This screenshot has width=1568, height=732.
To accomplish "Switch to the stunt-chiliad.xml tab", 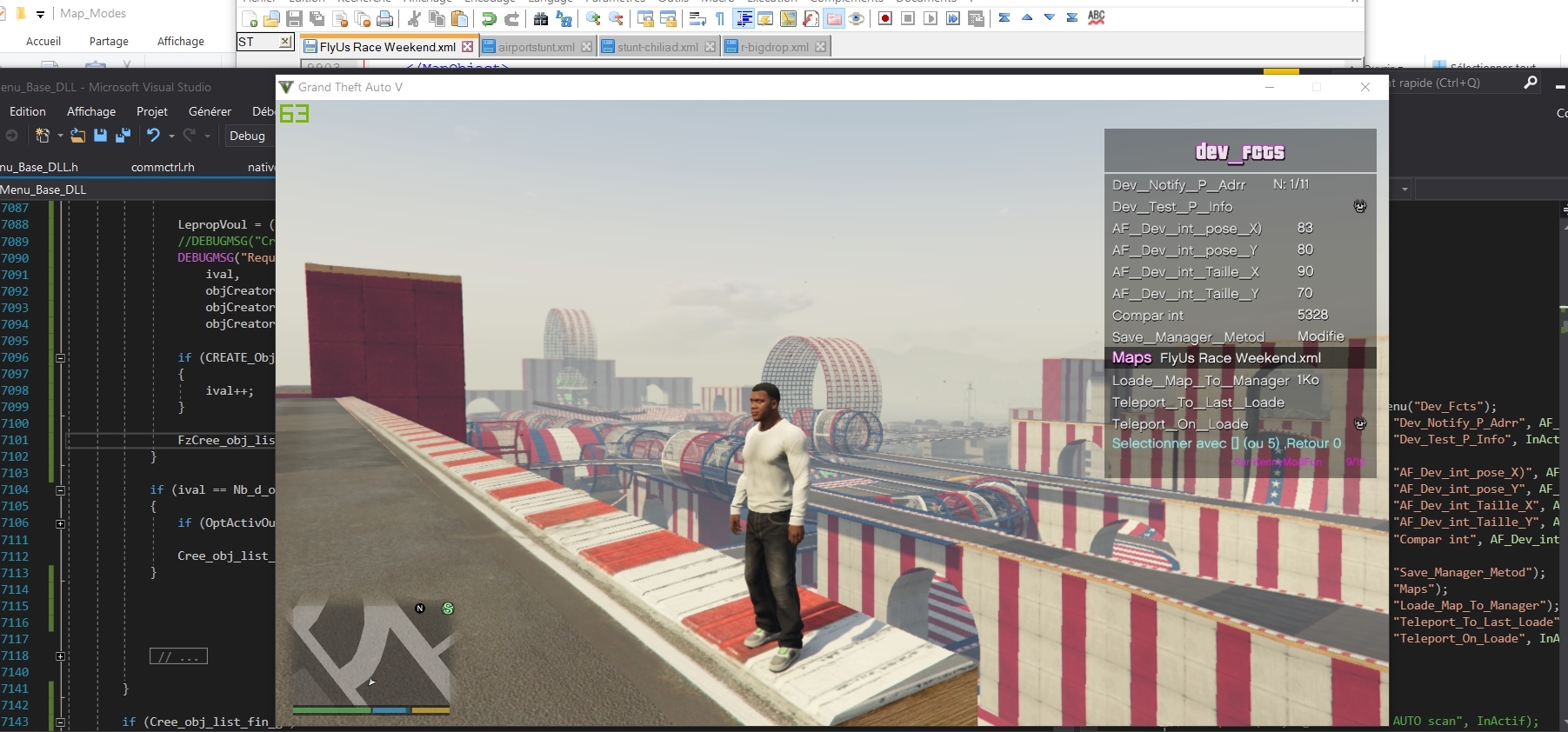I will (x=657, y=46).
